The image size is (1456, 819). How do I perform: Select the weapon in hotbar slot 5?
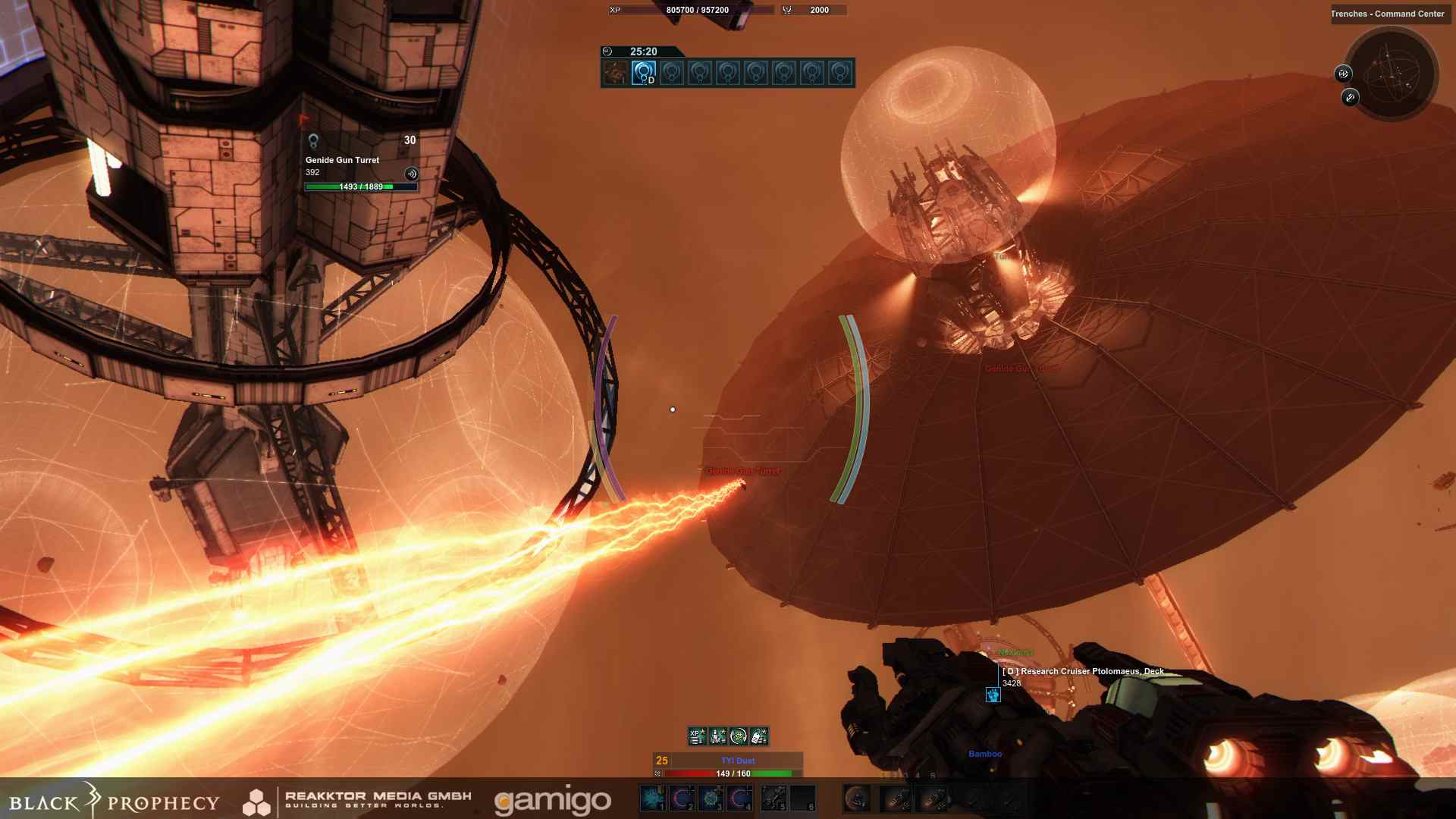[773, 798]
